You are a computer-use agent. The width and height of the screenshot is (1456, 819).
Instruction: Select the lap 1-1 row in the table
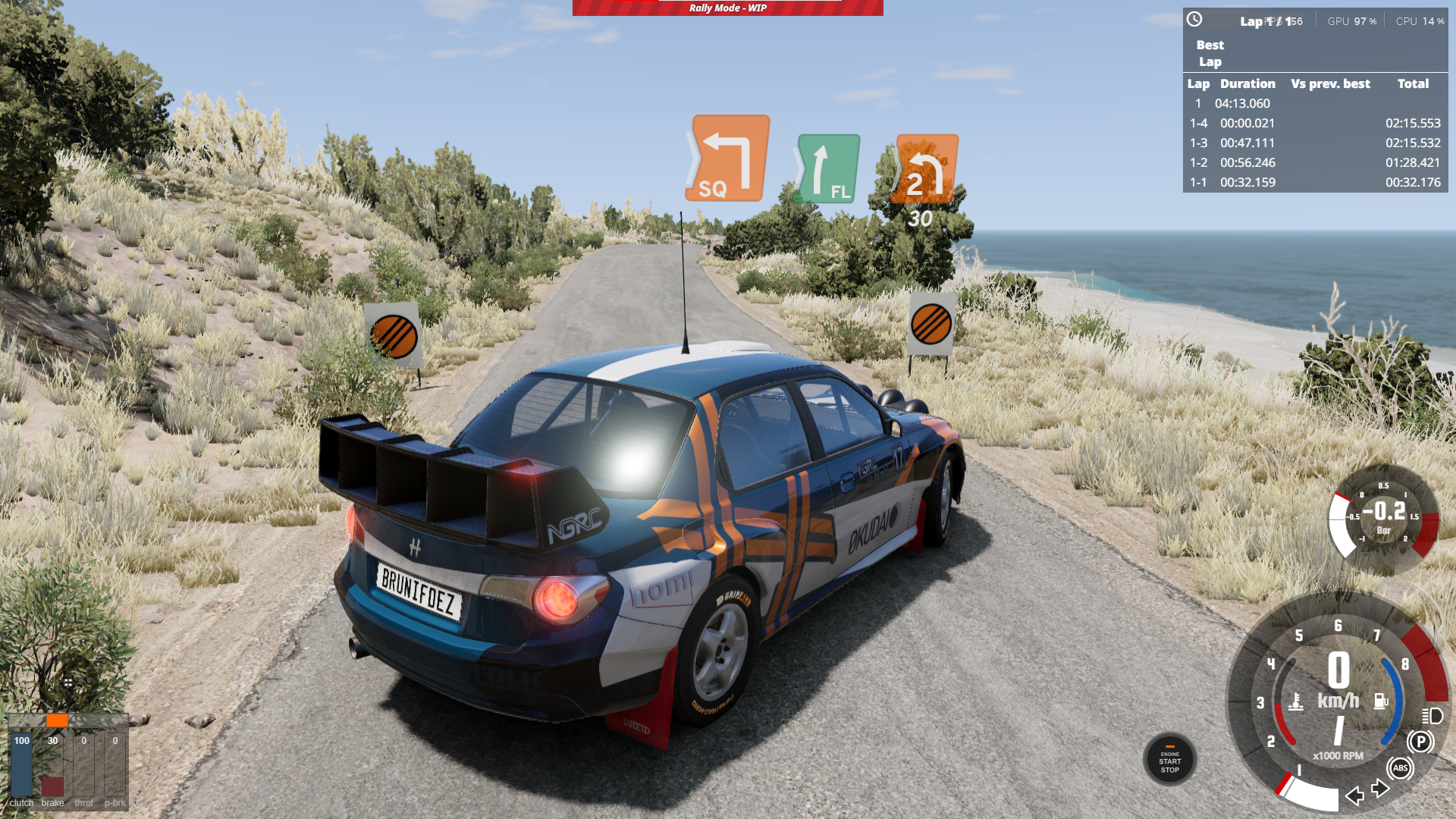point(1315,183)
